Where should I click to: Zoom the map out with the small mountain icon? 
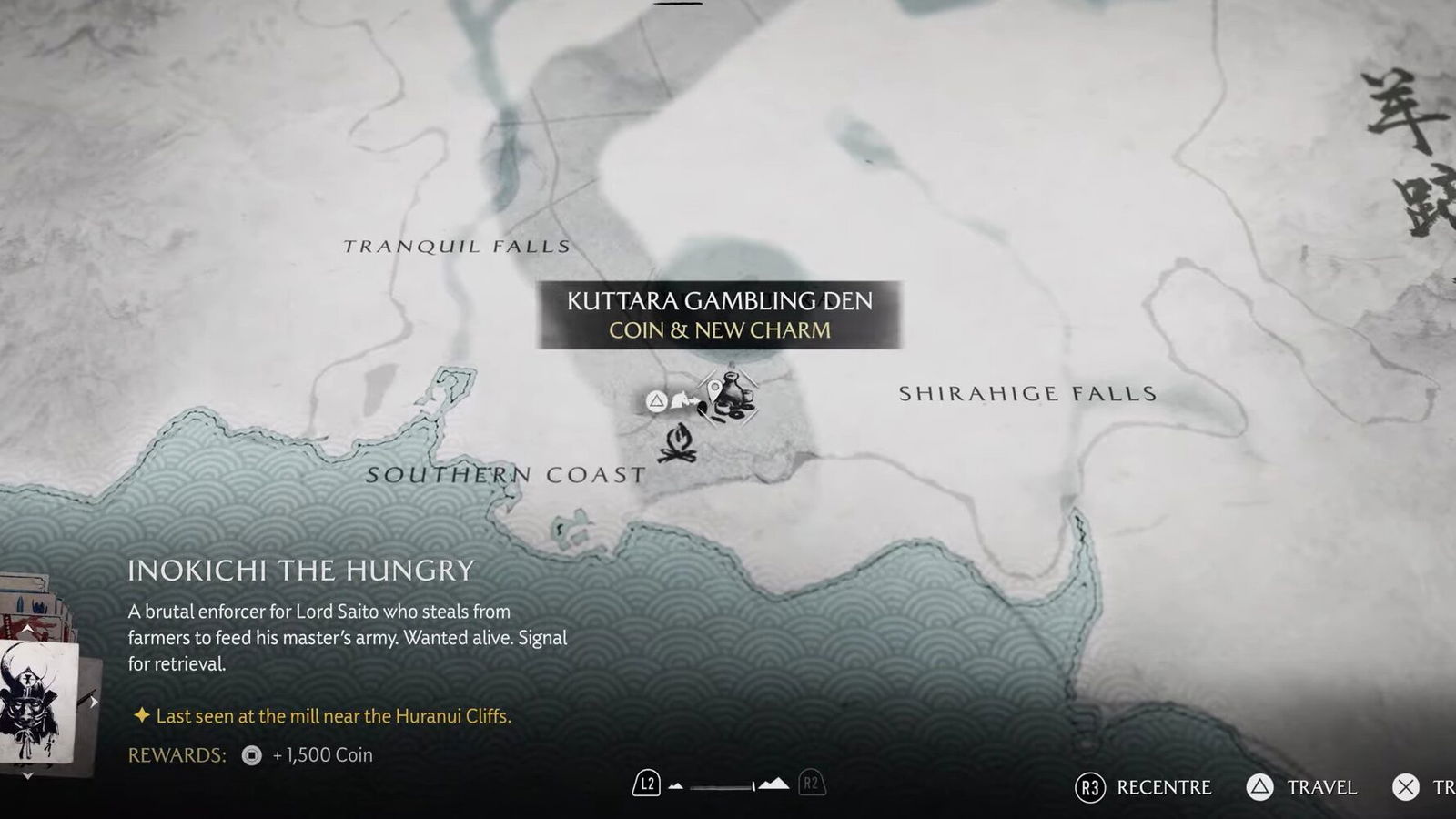675,785
